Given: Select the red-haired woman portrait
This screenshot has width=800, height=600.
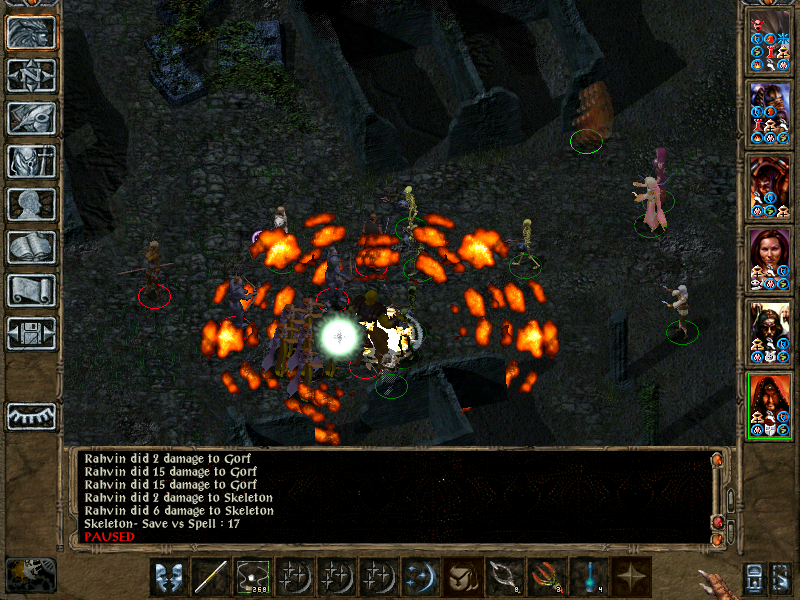Looking at the screenshot, I should (770, 258).
